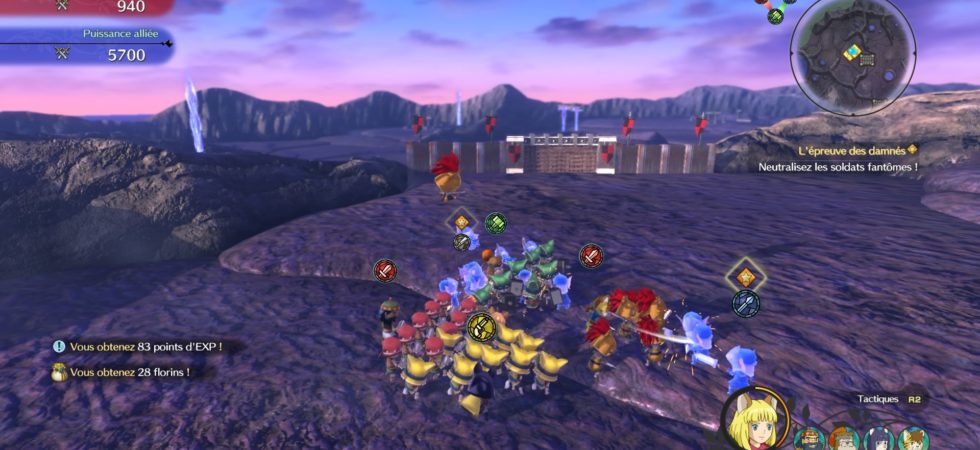Select the yellow hammer unit icon
Image resolution: width=980 pixels, height=450 pixels.
480,326
